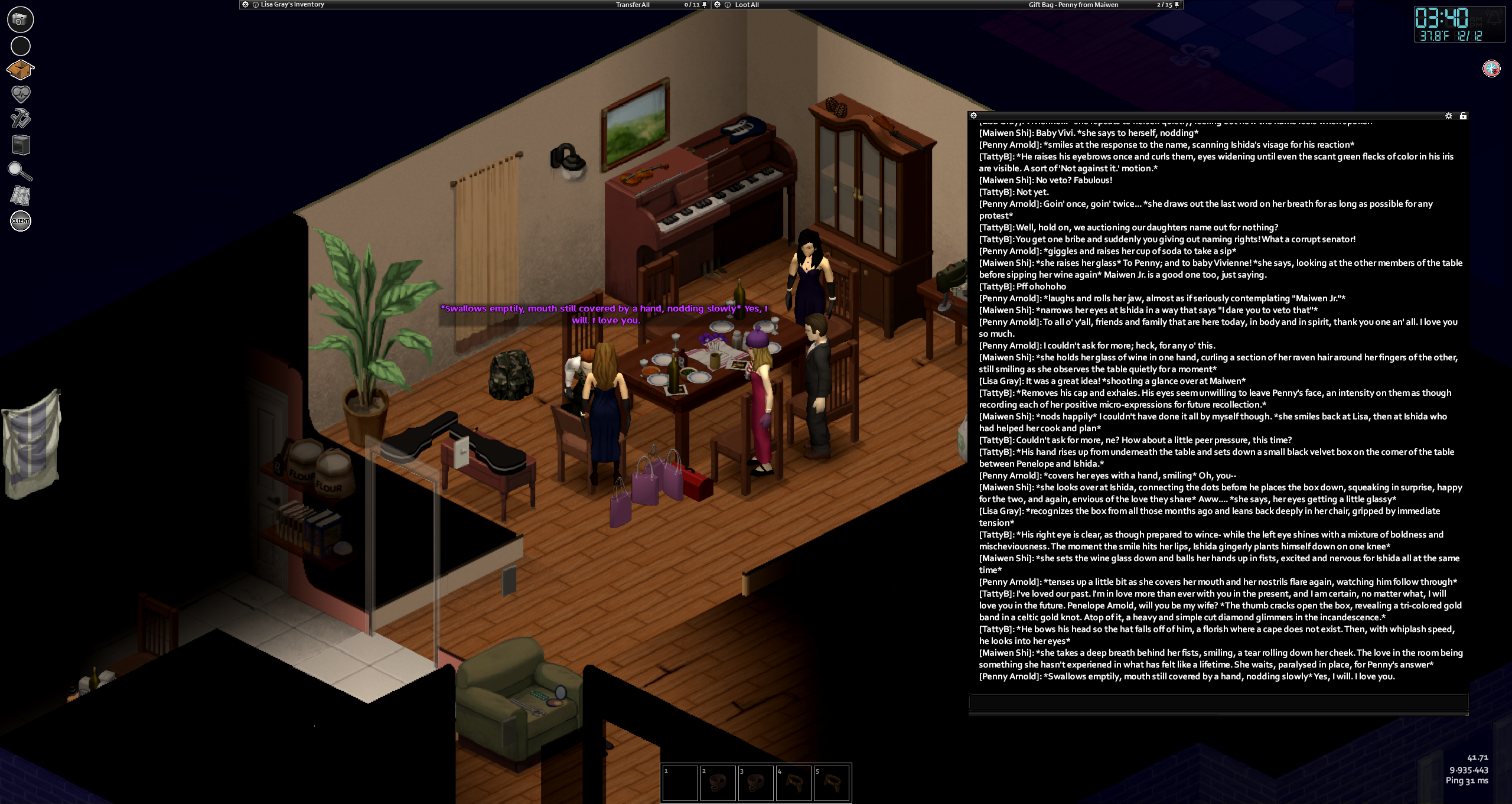Open the crafting menu hammer icon

click(21, 119)
